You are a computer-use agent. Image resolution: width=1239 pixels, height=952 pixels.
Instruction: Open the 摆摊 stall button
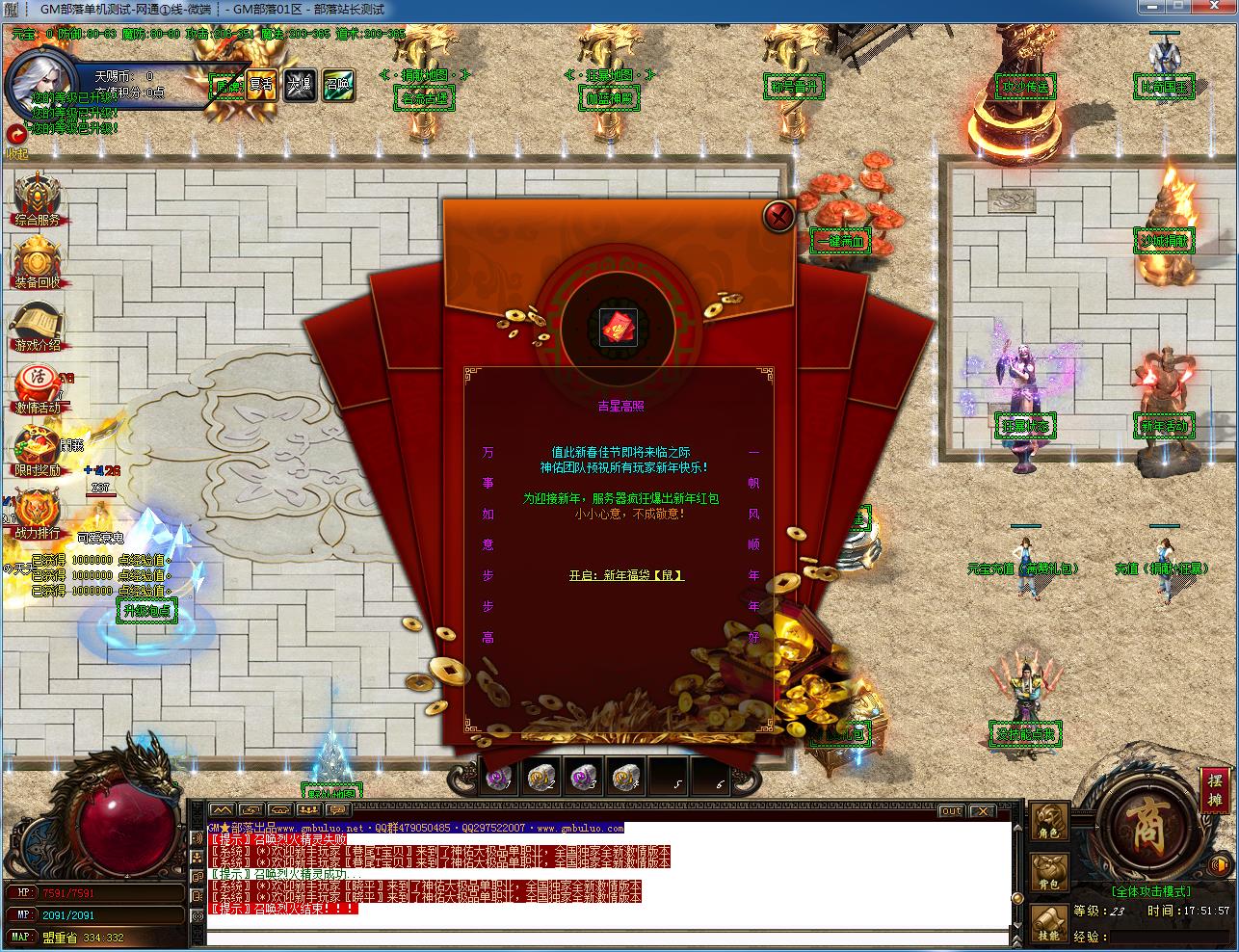click(x=1214, y=790)
